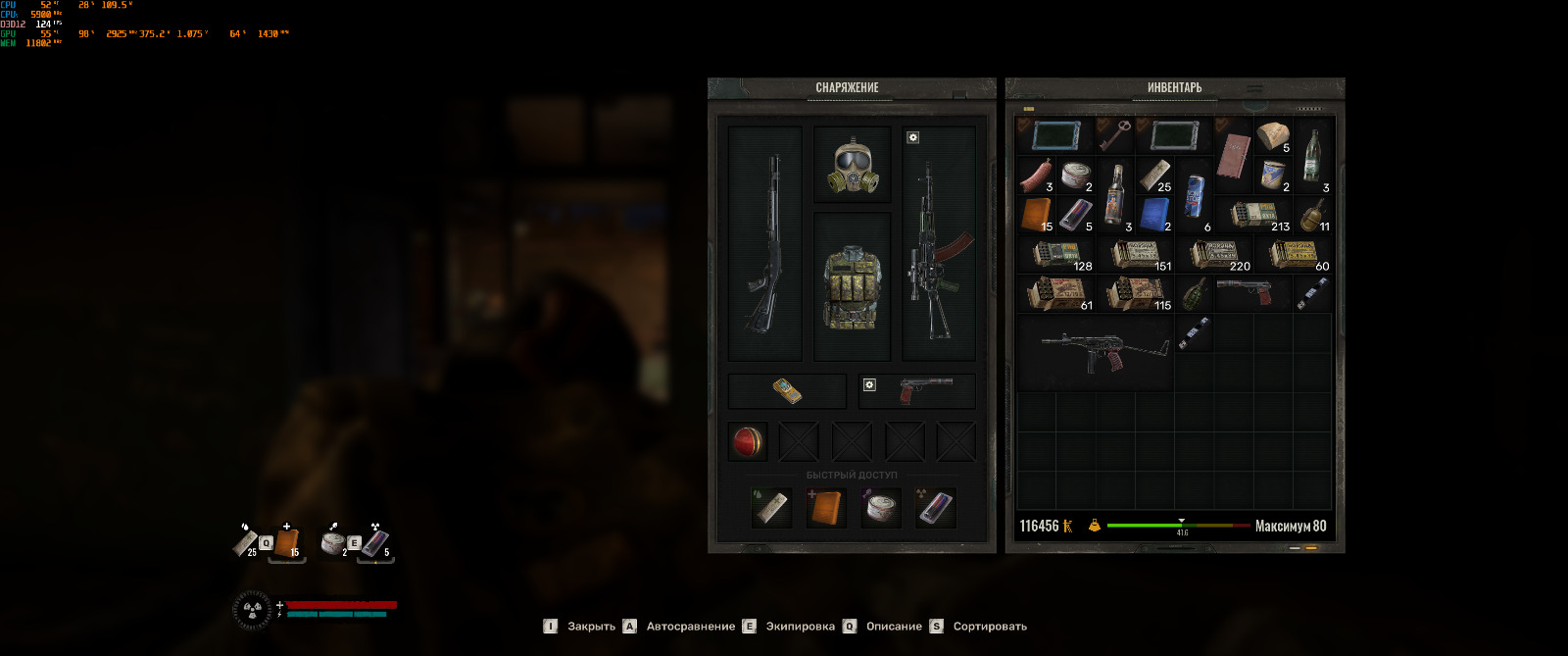This screenshot has width=1568, height=656.
Task: Select the equipped gas mask slot
Action: (853, 165)
